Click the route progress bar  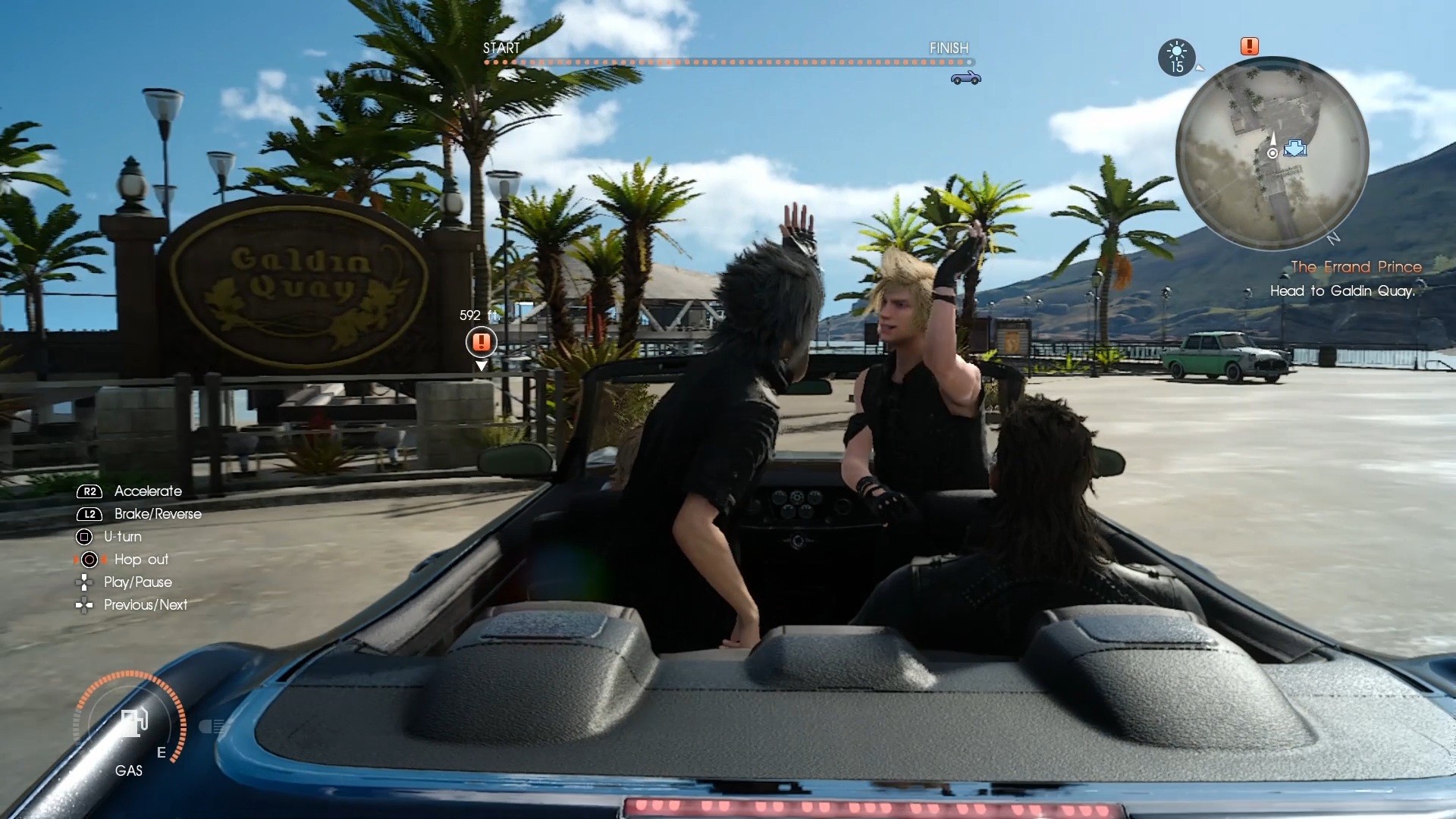click(x=728, y=62)
